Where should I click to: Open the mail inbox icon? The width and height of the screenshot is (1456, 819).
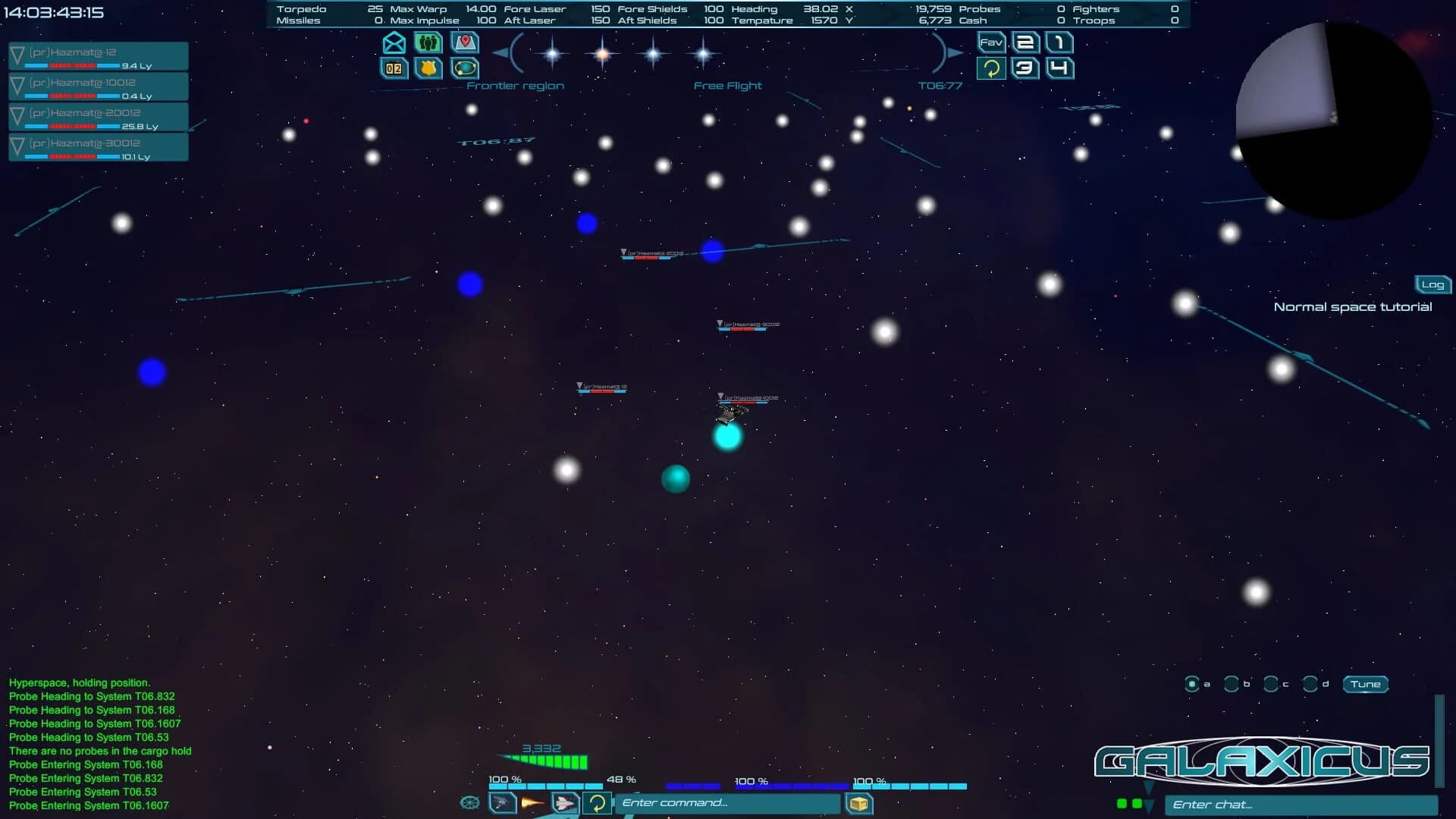click(x=393, y=43)
